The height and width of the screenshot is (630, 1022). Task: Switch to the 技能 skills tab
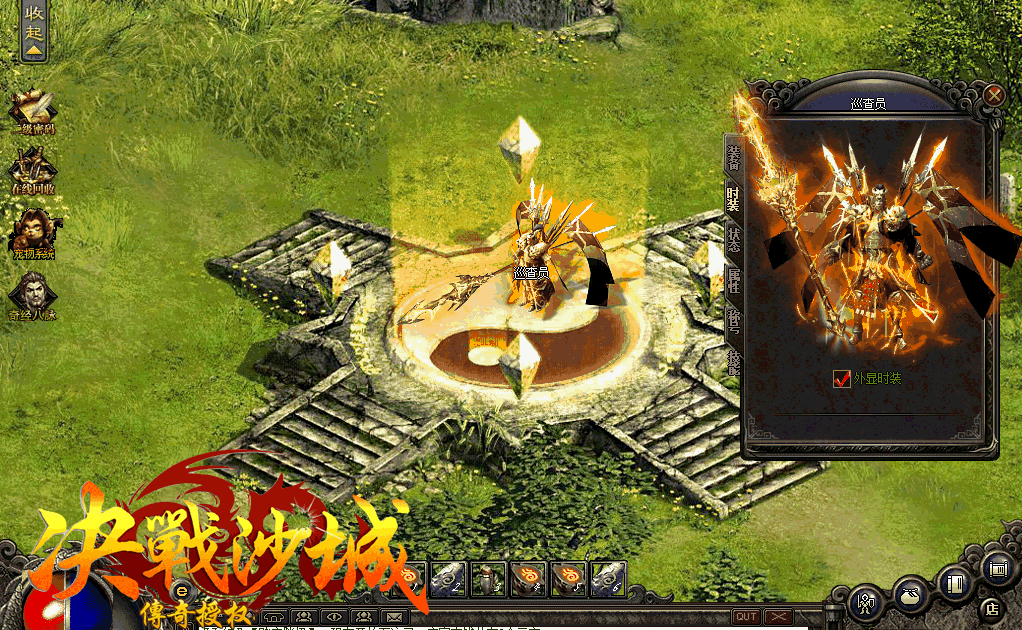(x=733, y=362)
